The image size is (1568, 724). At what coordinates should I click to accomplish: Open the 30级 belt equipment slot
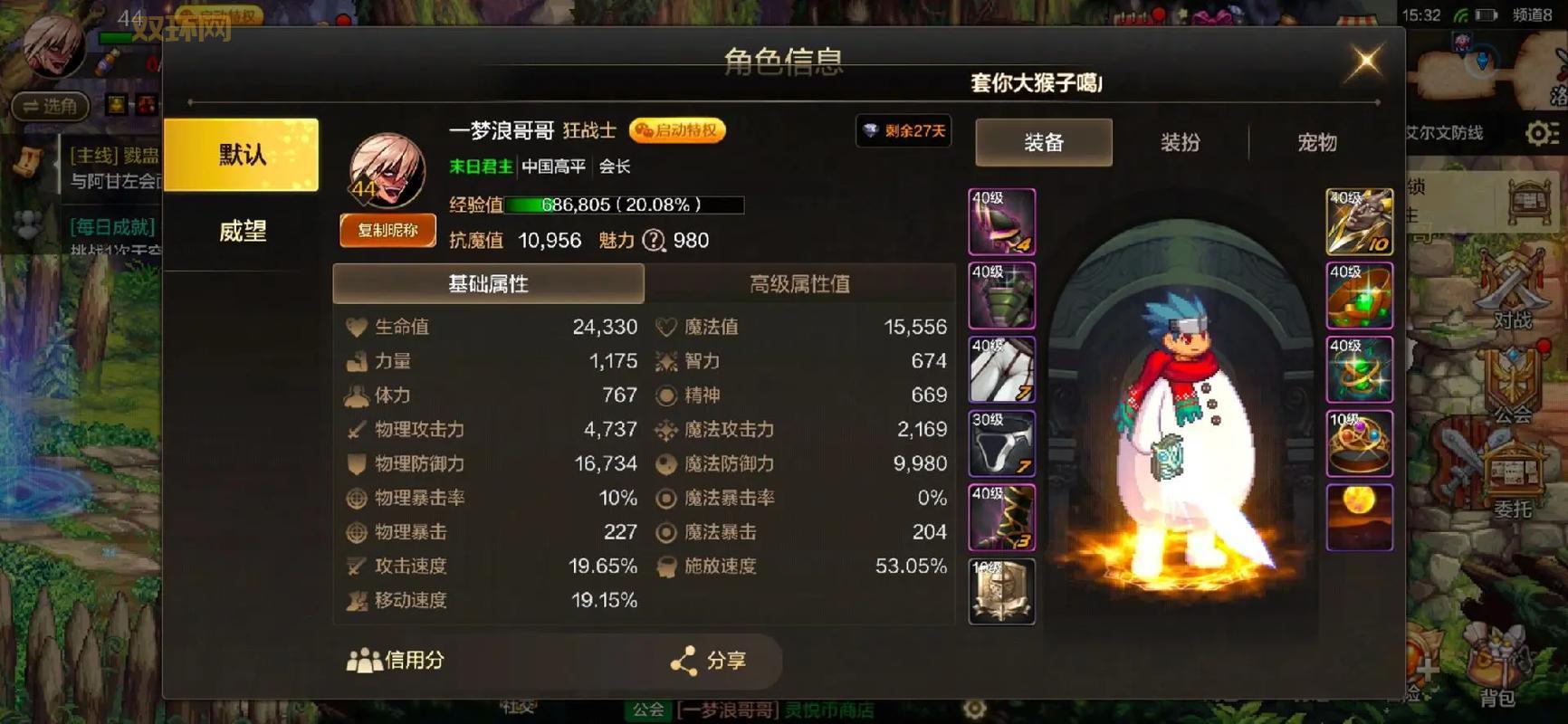(x=1001, y=443)
